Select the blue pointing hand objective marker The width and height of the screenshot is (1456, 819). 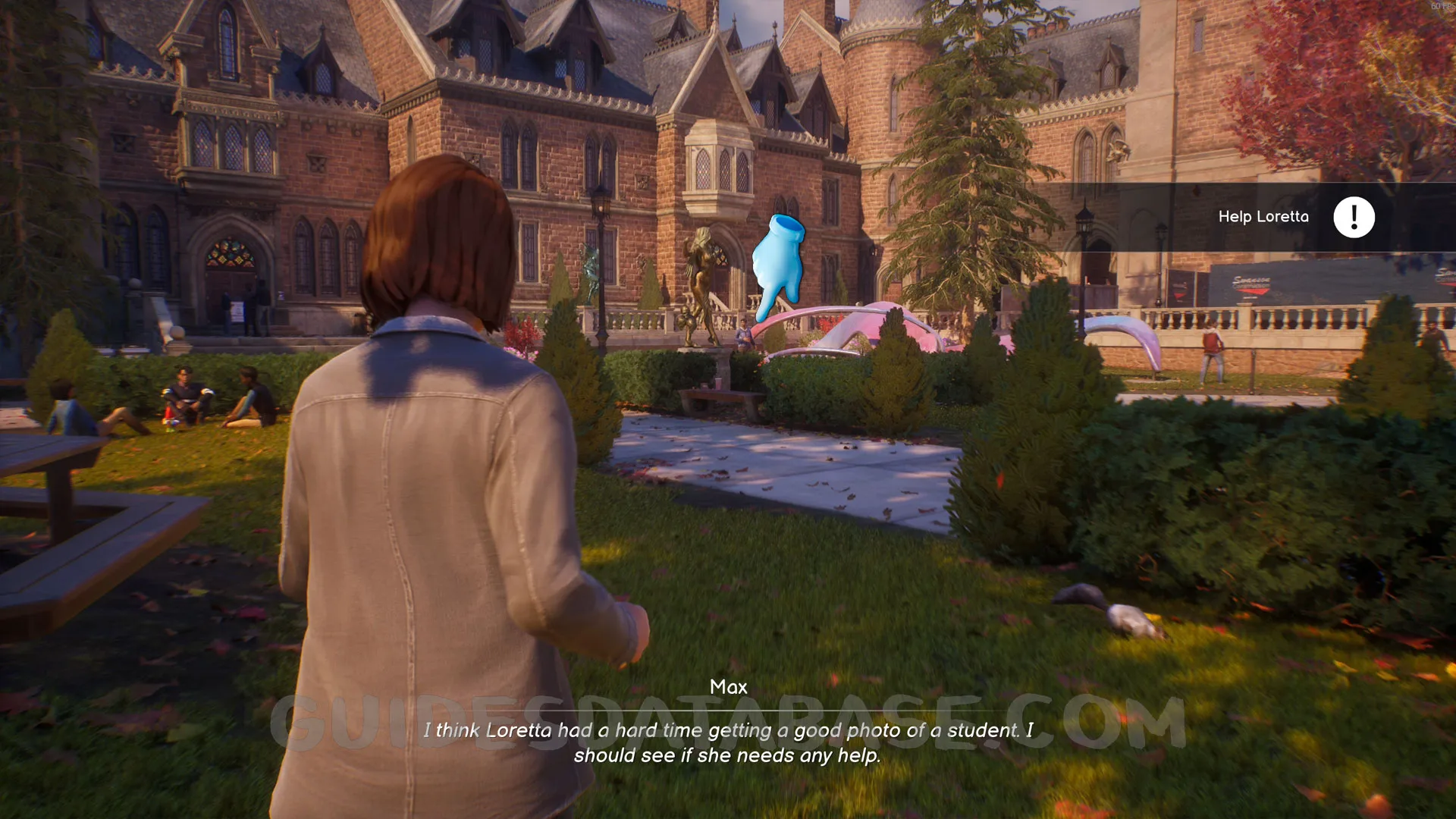[x=777, y=266]
